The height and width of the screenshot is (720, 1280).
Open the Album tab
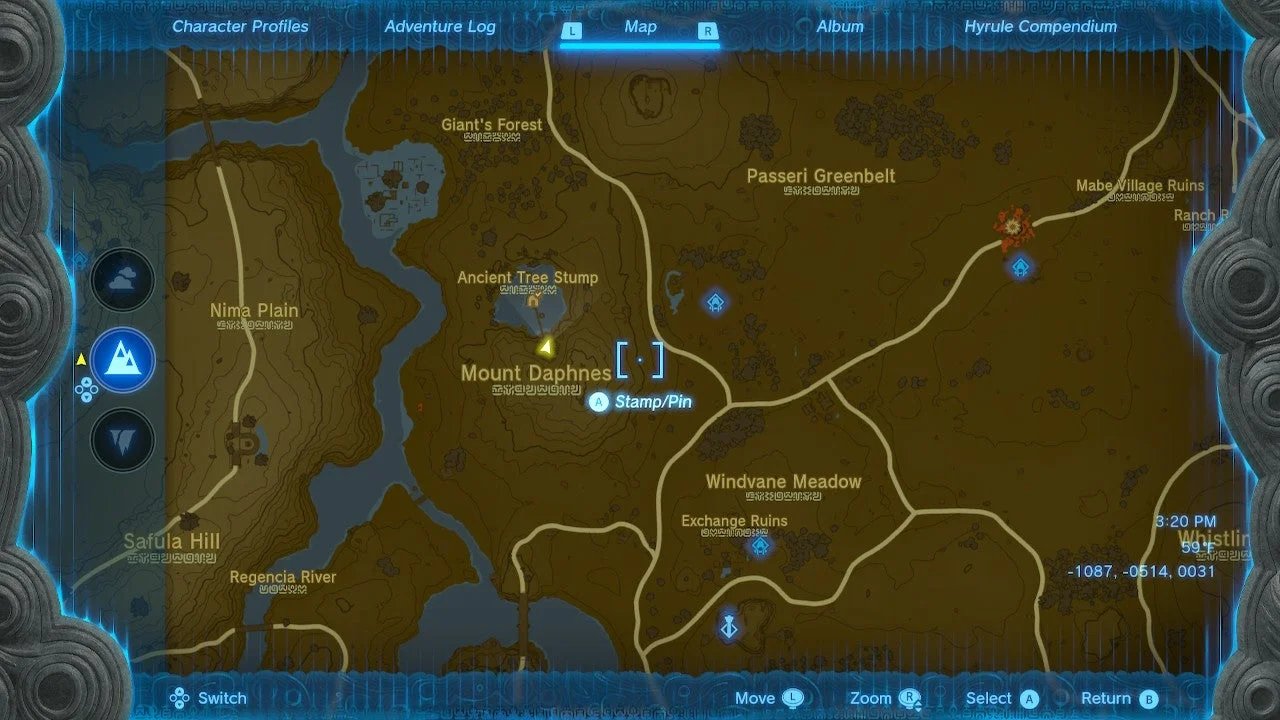click(x=840, y=27)
